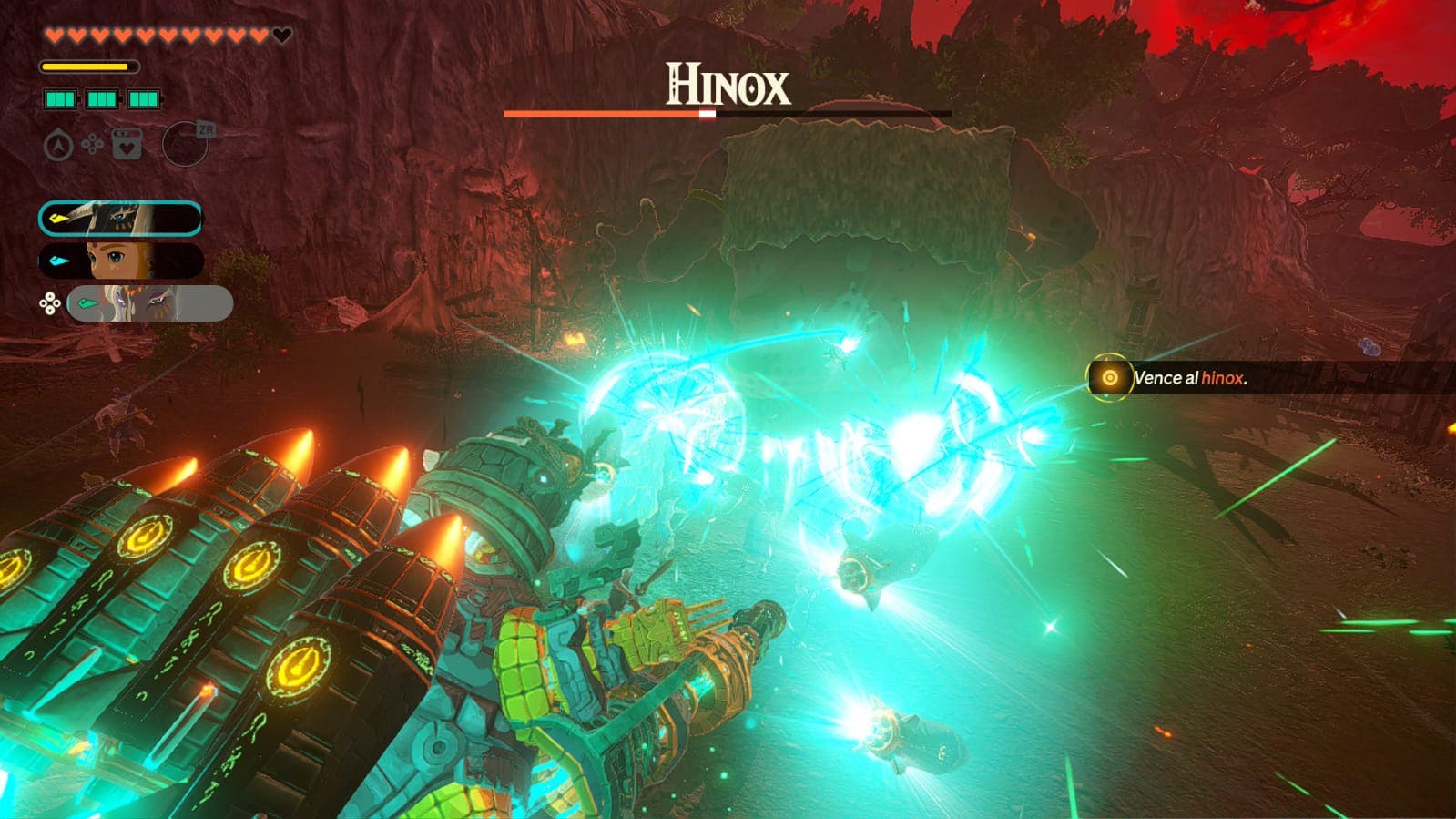Expand the highlighted weapon slot with horned headdress

tap(122, 217)
